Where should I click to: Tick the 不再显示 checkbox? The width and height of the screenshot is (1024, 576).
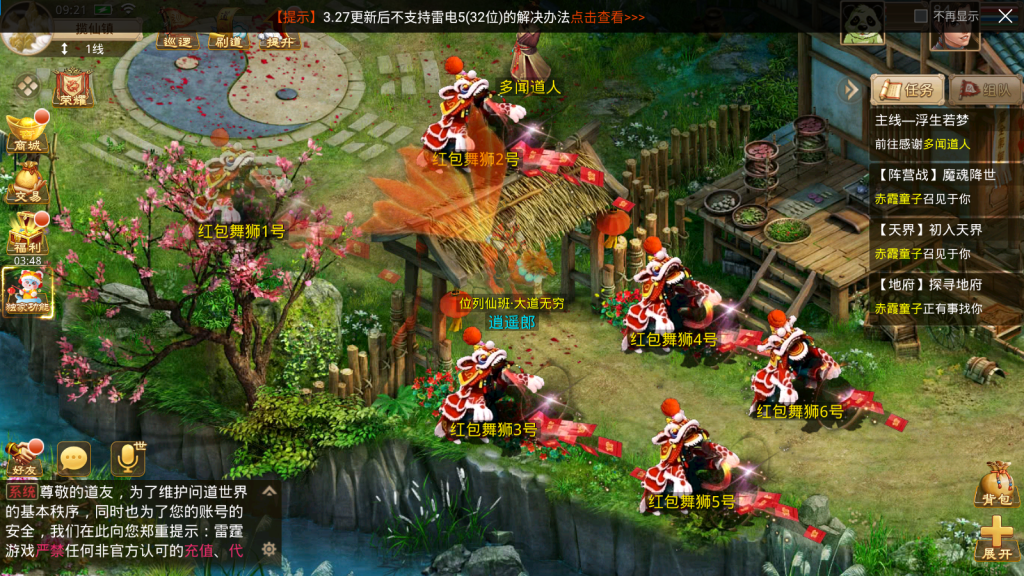921,16
